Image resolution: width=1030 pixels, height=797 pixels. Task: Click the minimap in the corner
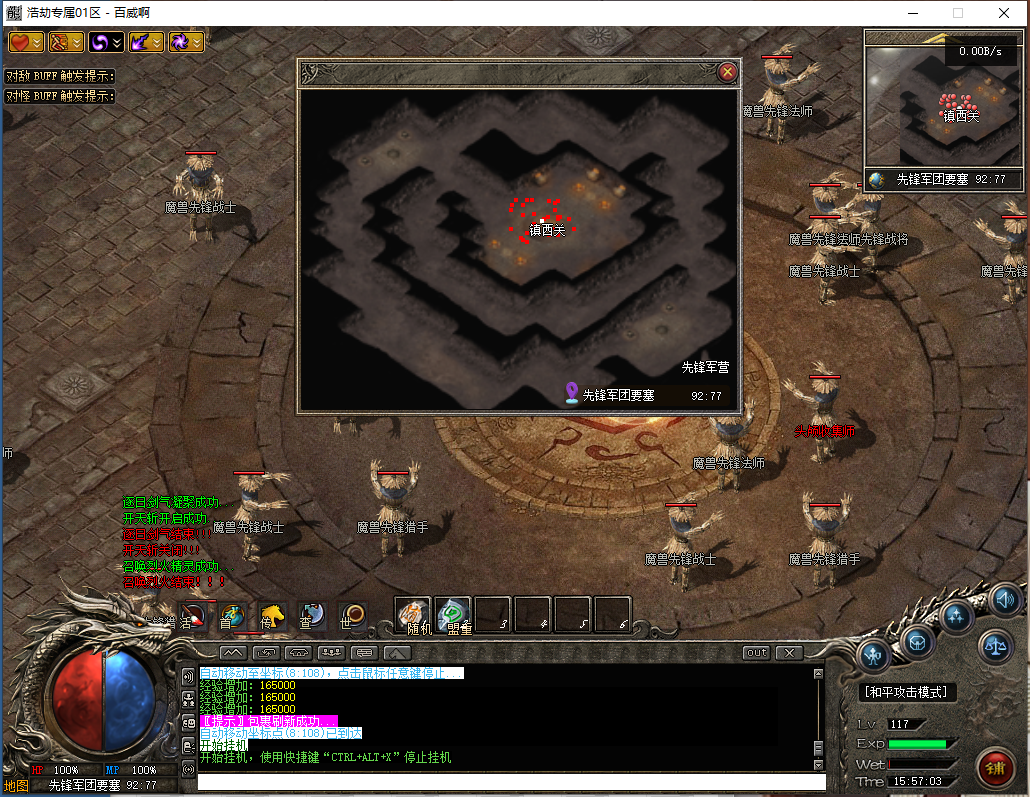tap(942, 106)
